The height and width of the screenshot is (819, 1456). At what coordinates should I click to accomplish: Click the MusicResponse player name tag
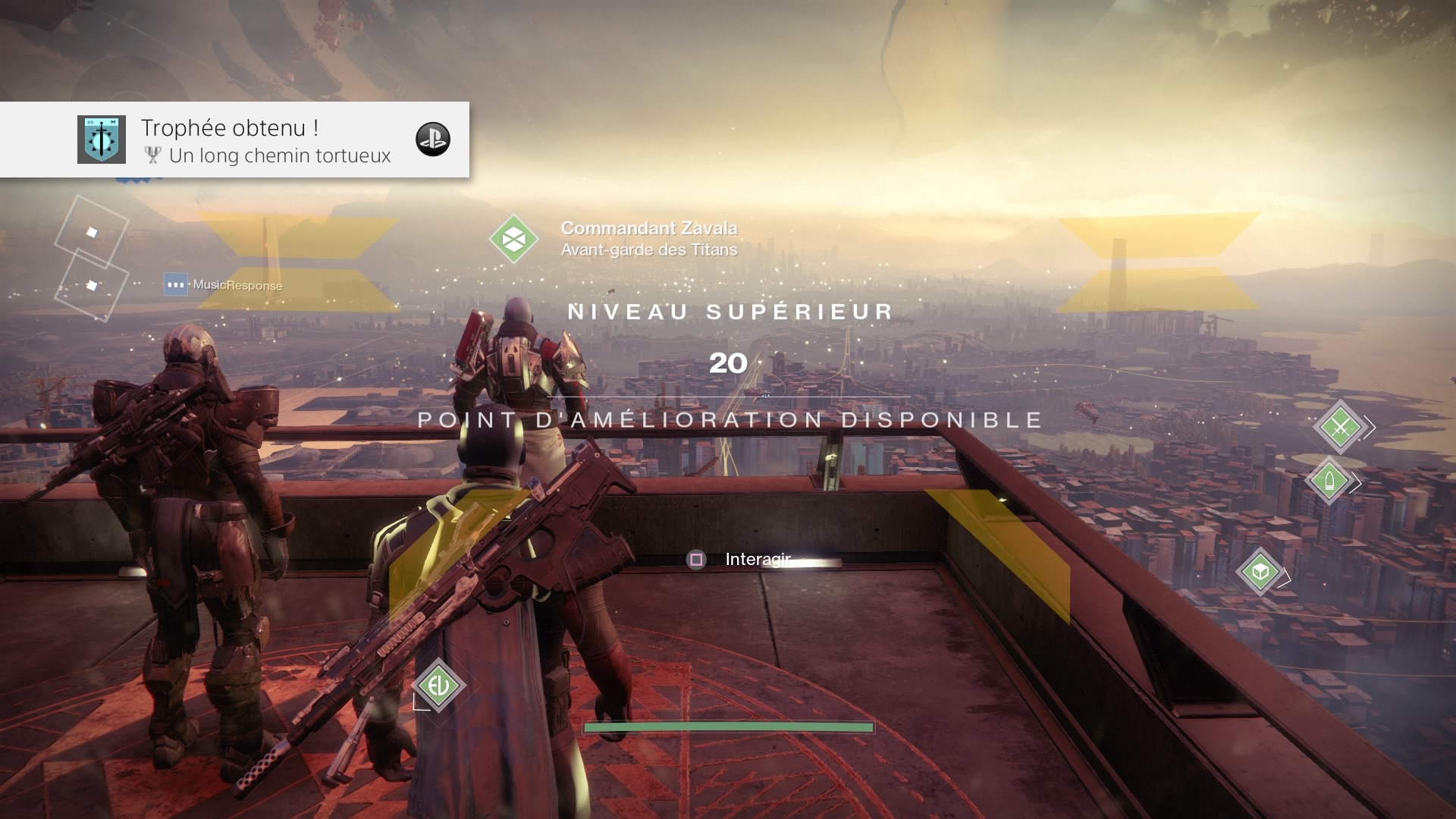237,285
